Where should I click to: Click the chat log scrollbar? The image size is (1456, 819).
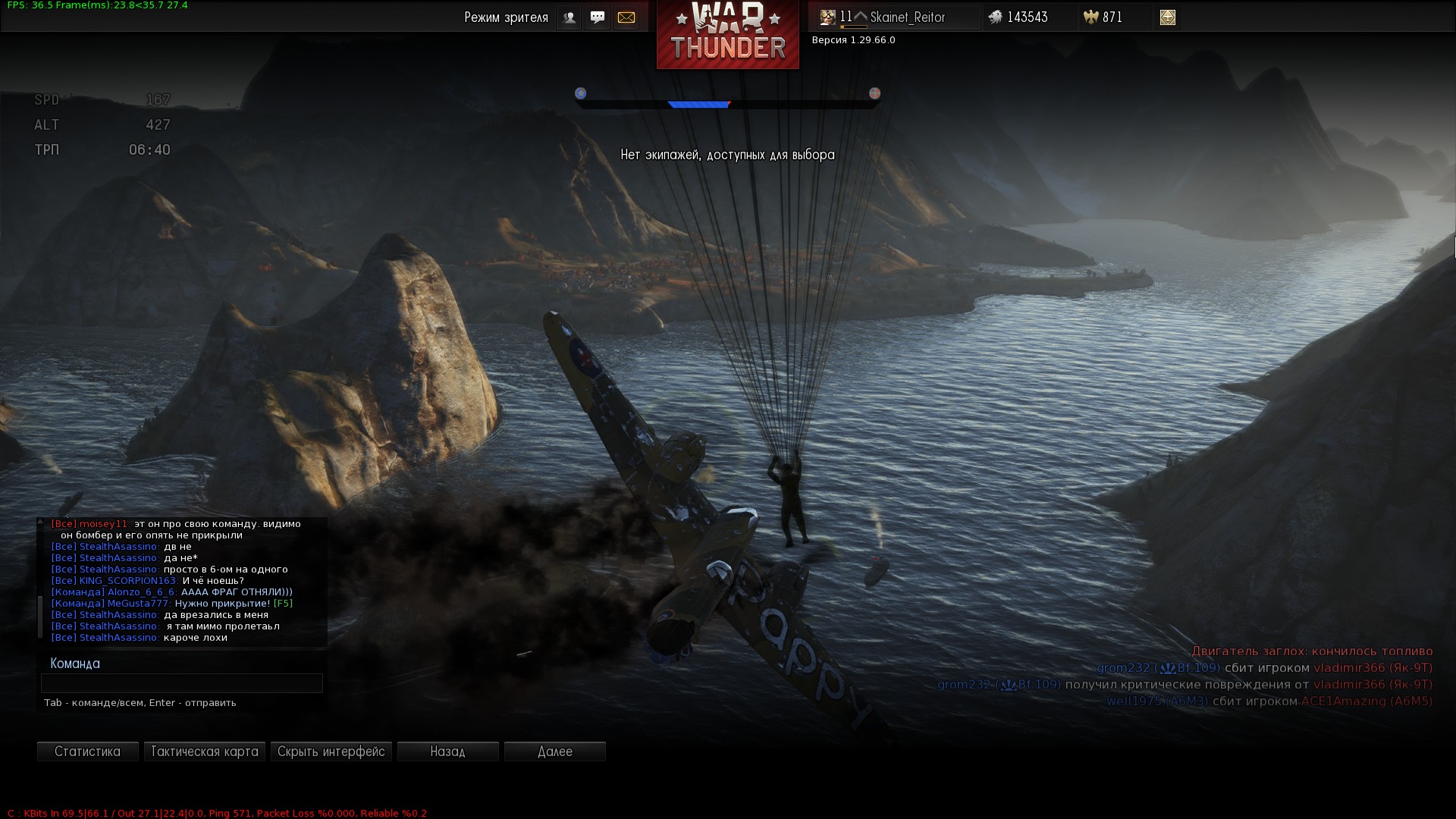pyautogui.click(x=40, y=616)
